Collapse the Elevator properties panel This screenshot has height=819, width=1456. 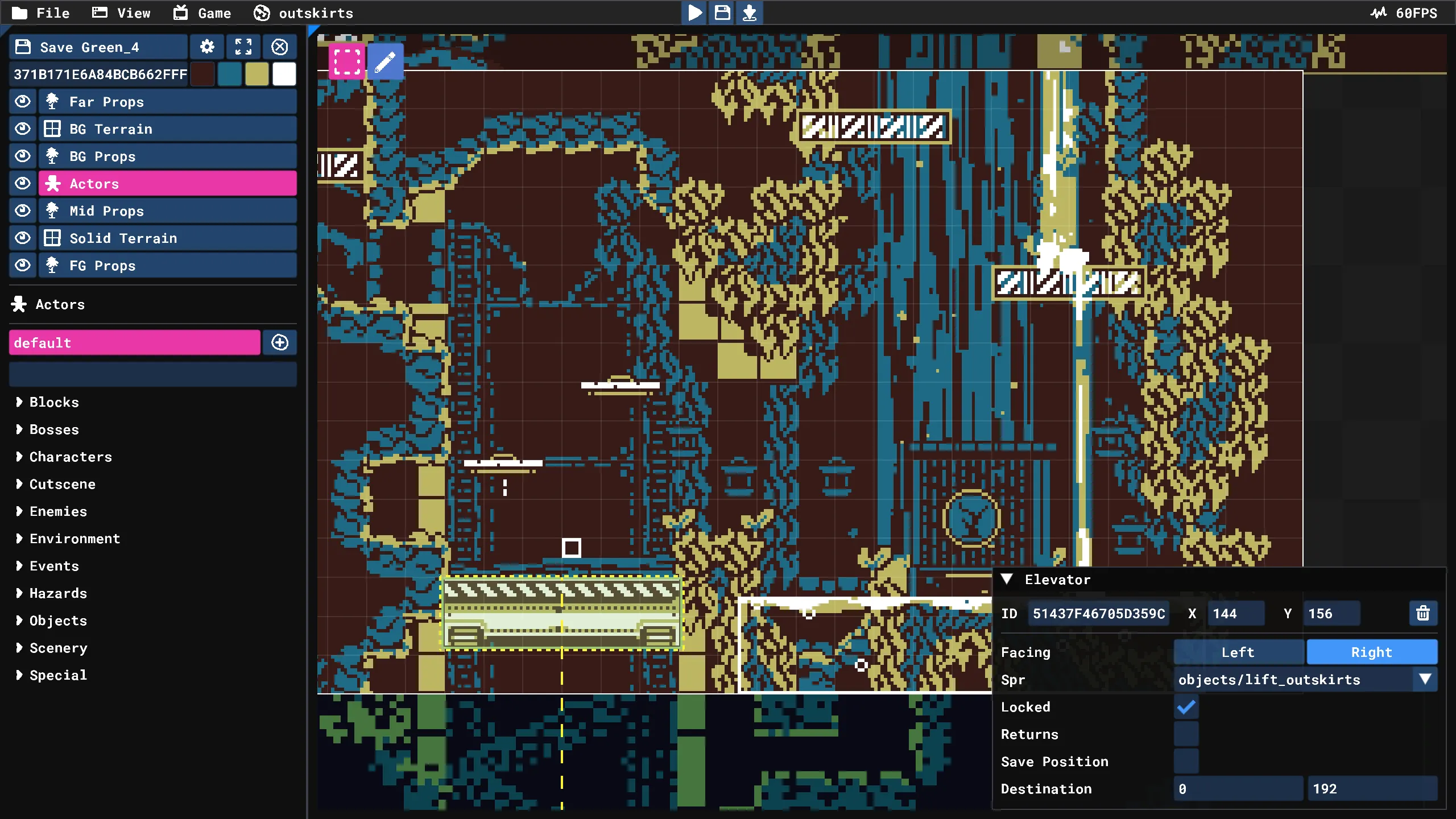point(1007,579)
